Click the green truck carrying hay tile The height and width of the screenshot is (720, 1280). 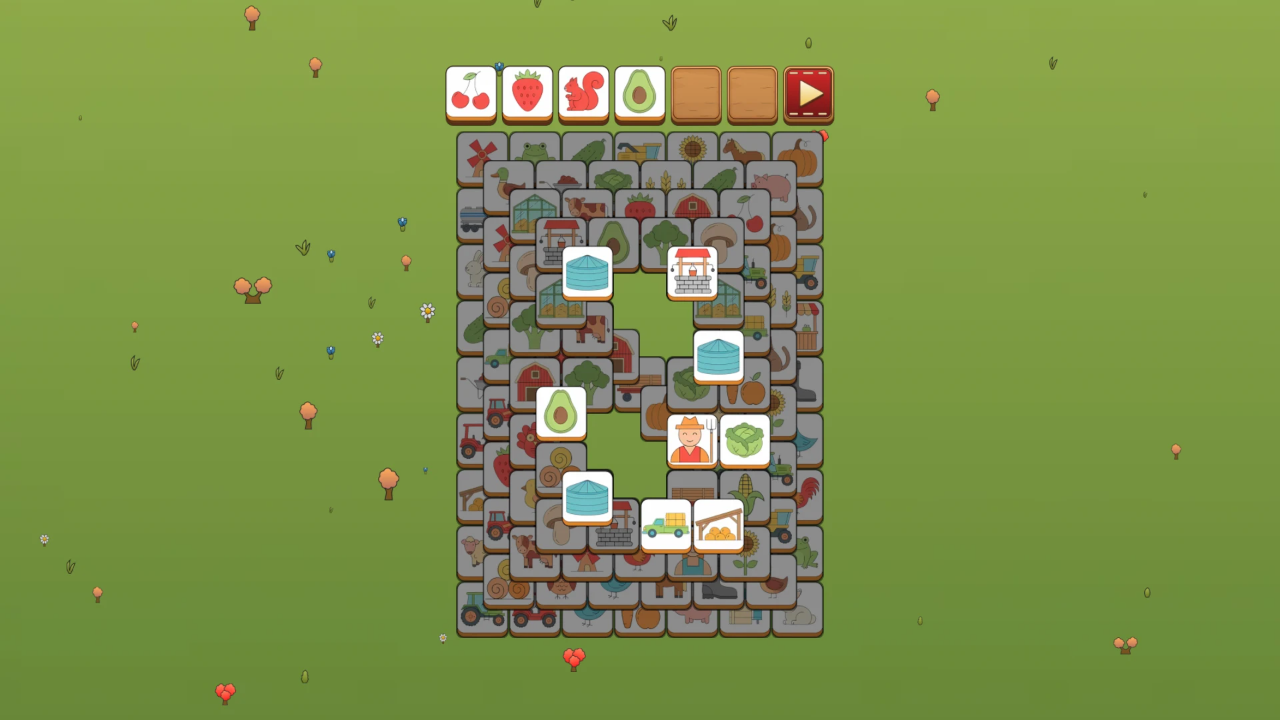(666, 524)
